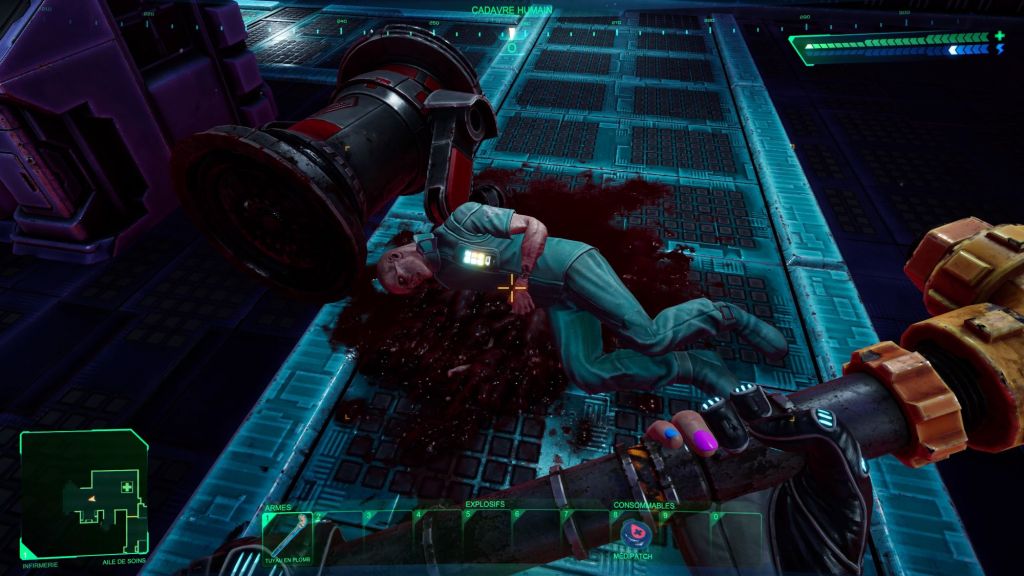The width and height of the screenshot is (1024, 576).
Task: Click the medical cross marker on minimap
Action: pyautogui.click(x=127, y=487)
